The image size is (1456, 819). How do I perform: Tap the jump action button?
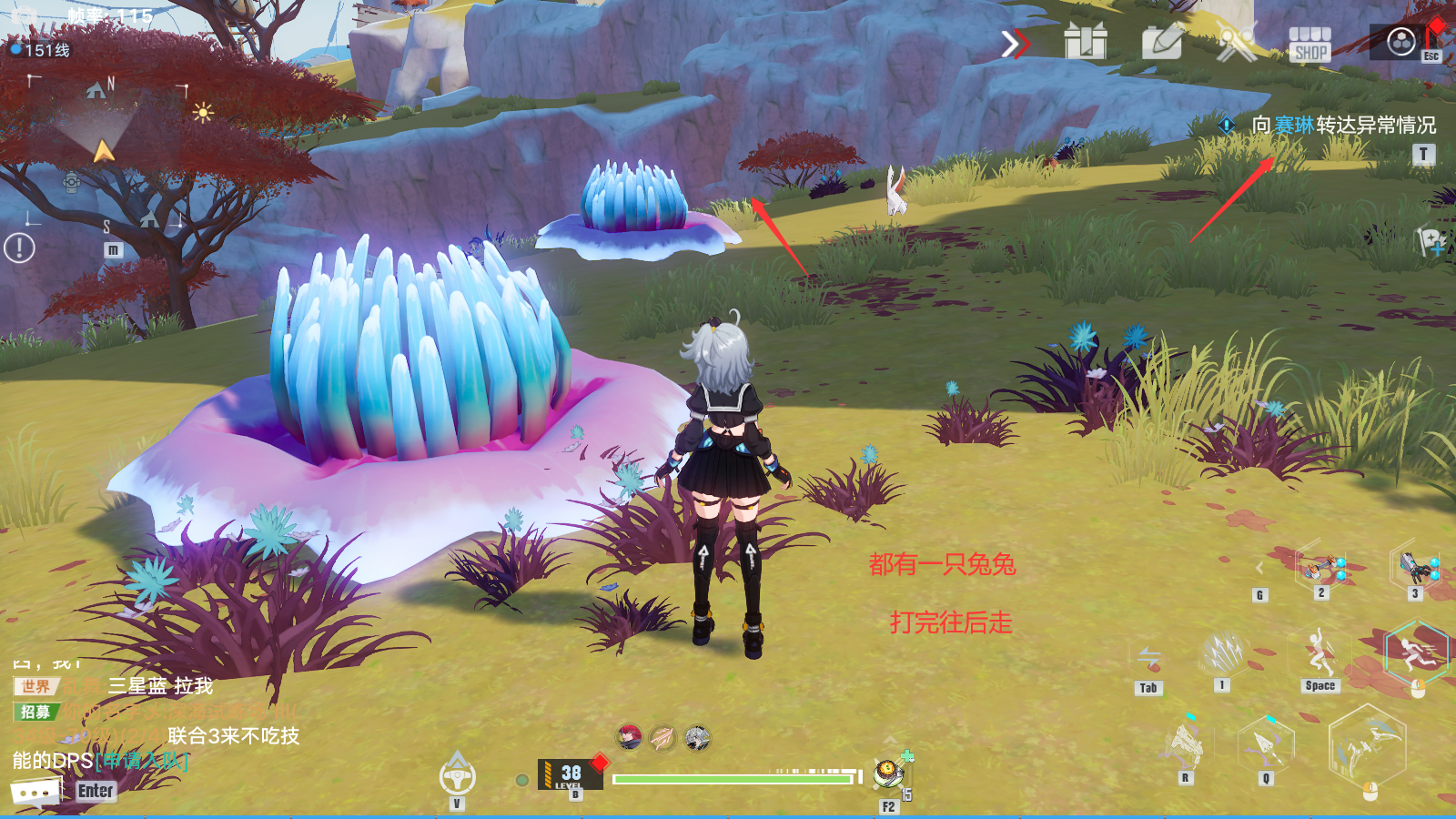pos(1319,652)
